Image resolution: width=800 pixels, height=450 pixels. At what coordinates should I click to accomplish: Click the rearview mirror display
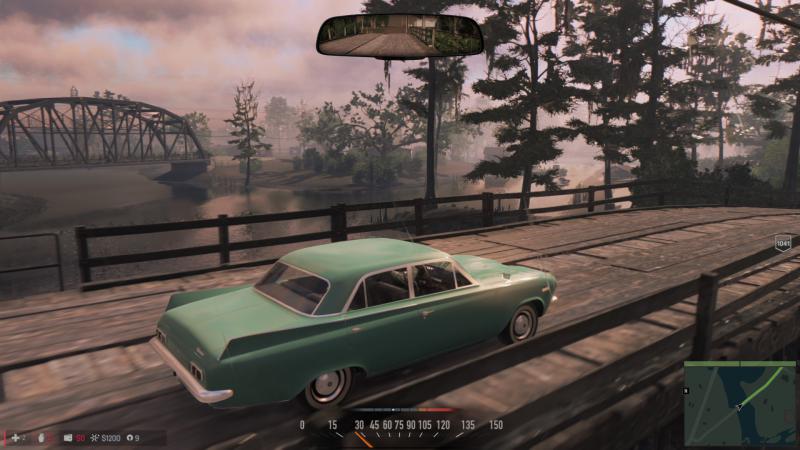point(400,36)
